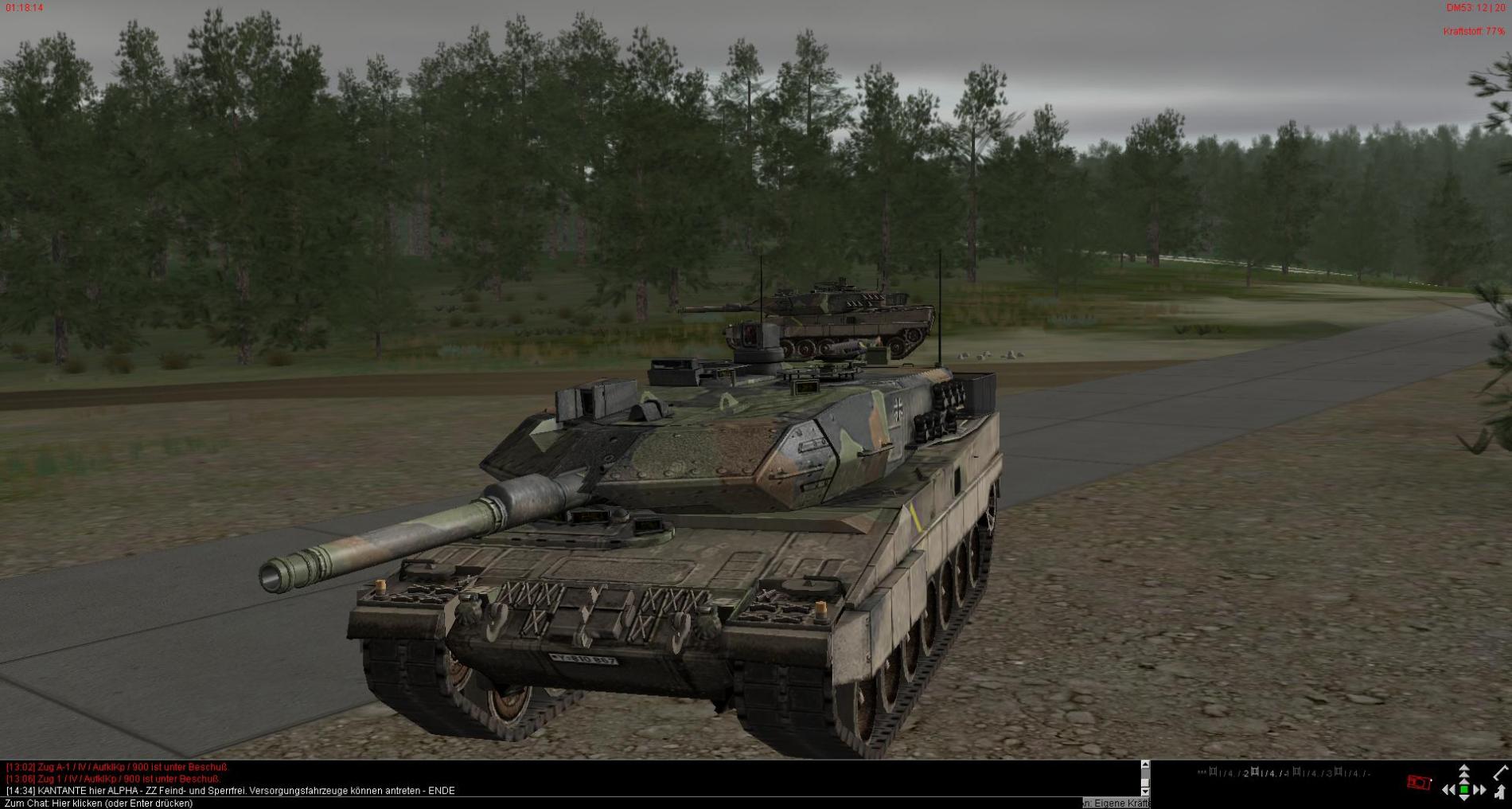This screenshot has height=809, width=1512.
Task: Click the angled bracket icon above the route arrow
Action: point(1501,772)
